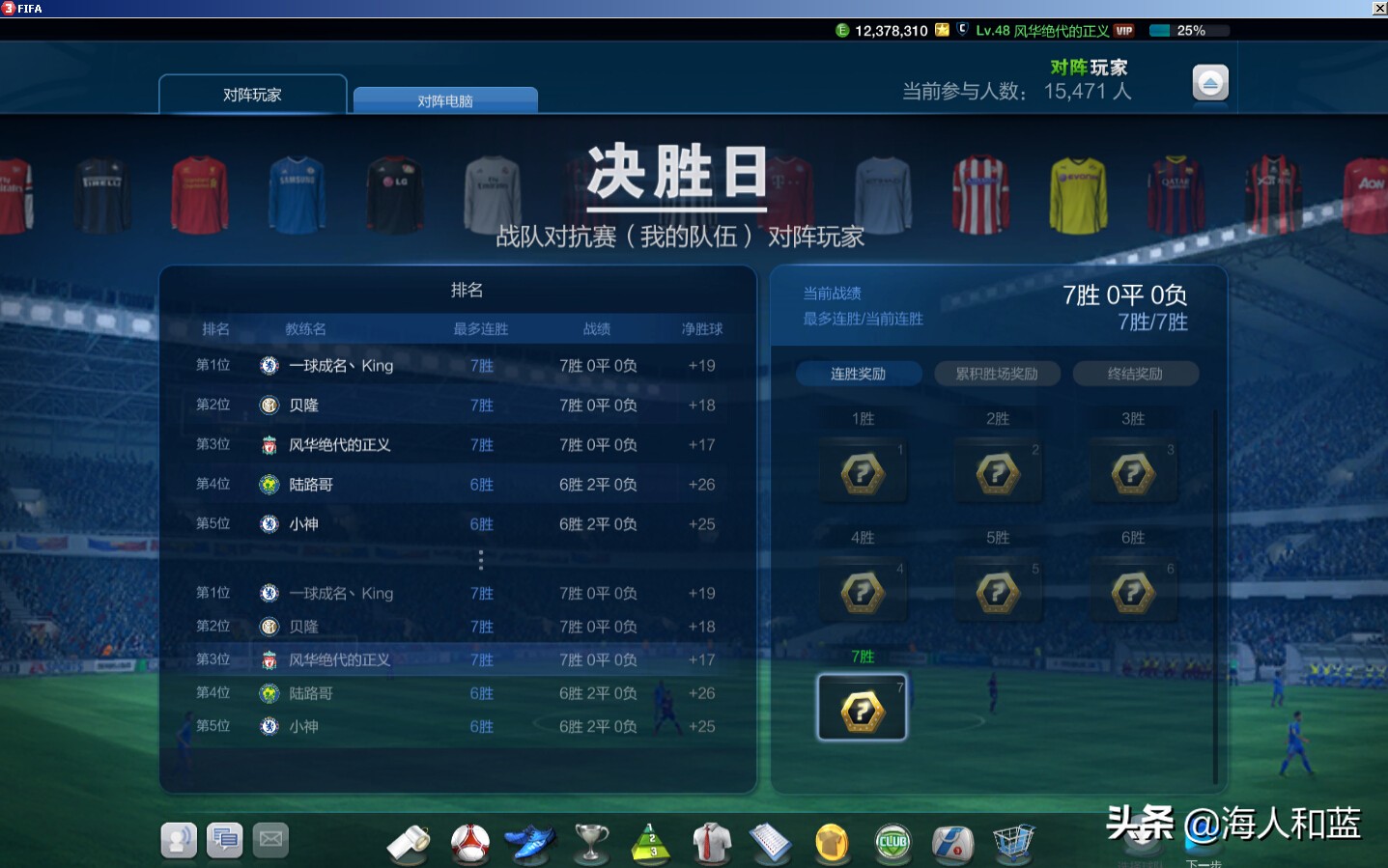Select the whistle match icon

tap(410, 840)
